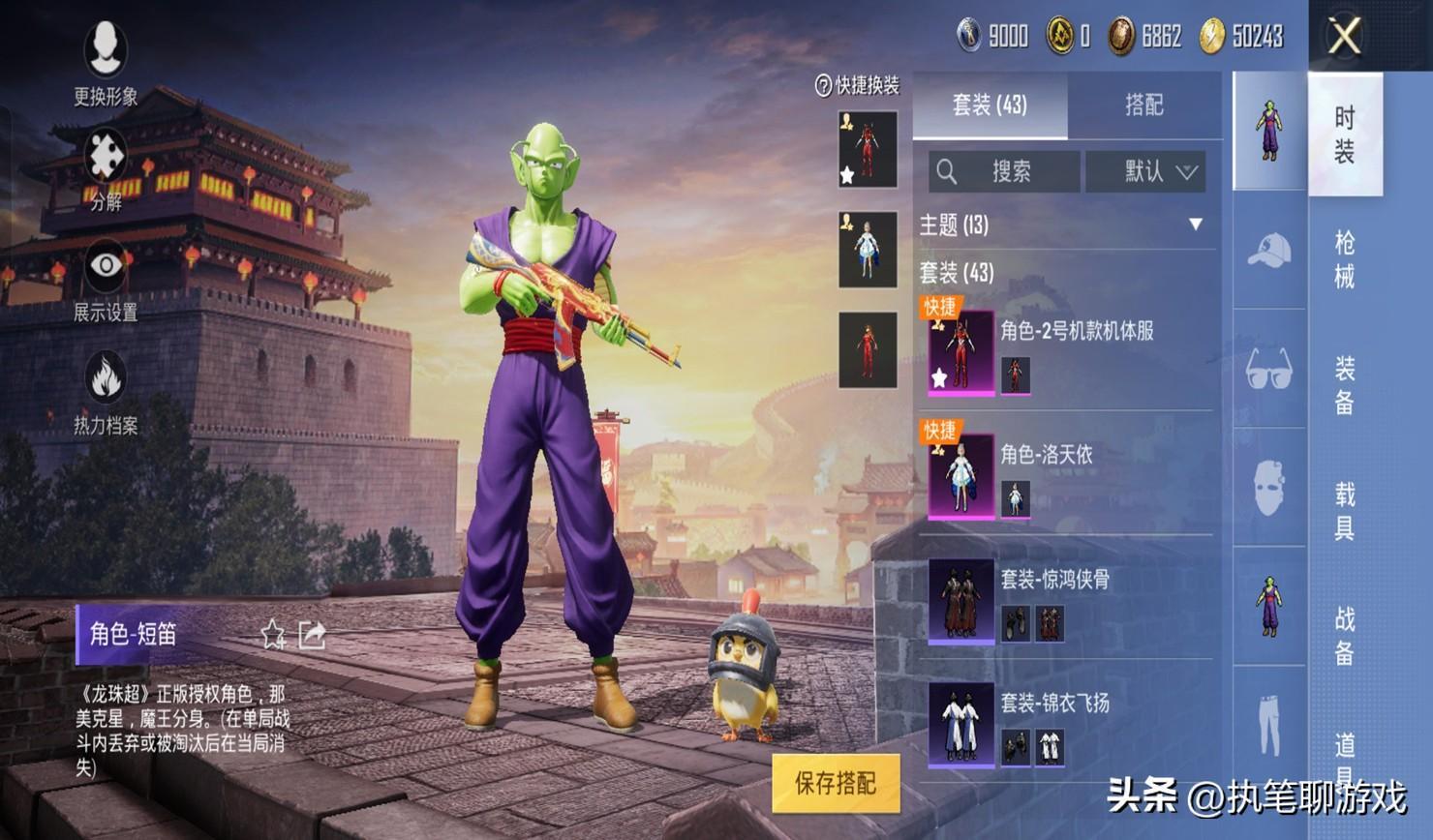This screenshot has height=840, width=1433.
Task: Close the wardrobe with the X button
Action: [x=1344, y=38]
